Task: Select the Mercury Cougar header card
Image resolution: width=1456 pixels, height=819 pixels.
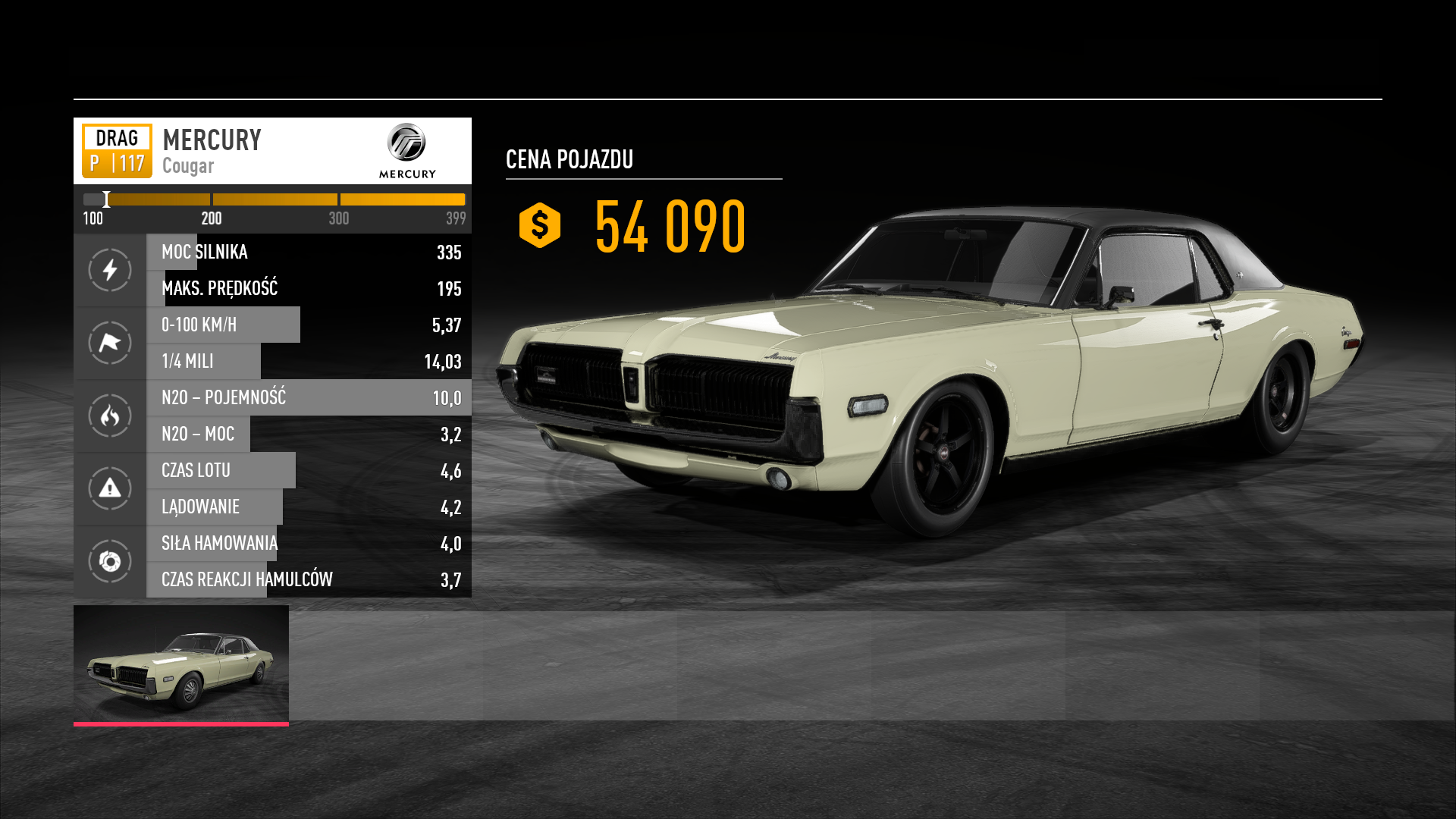Action: [271, 151]
